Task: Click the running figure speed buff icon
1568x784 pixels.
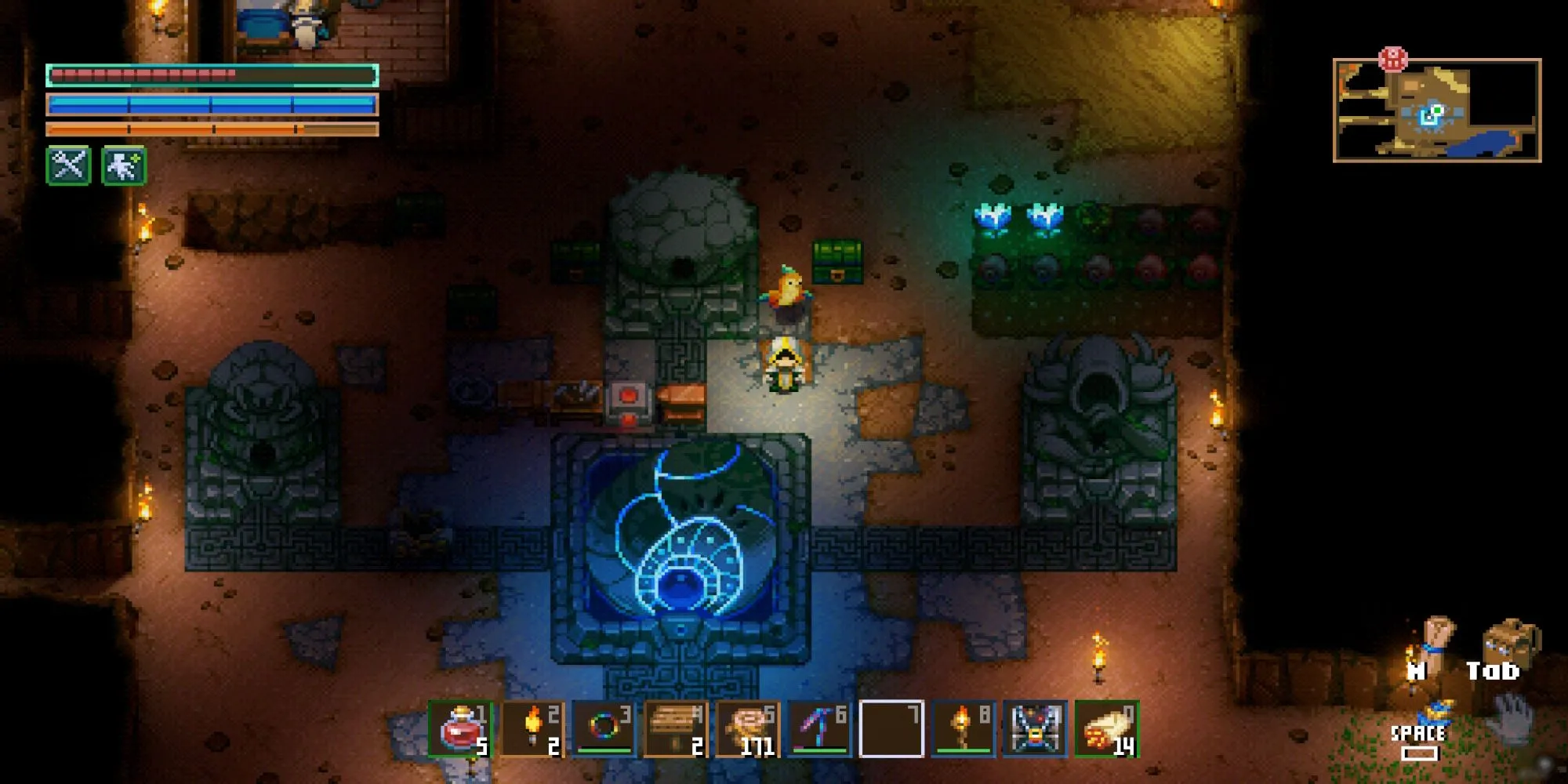Action: (x=124, y=165)
